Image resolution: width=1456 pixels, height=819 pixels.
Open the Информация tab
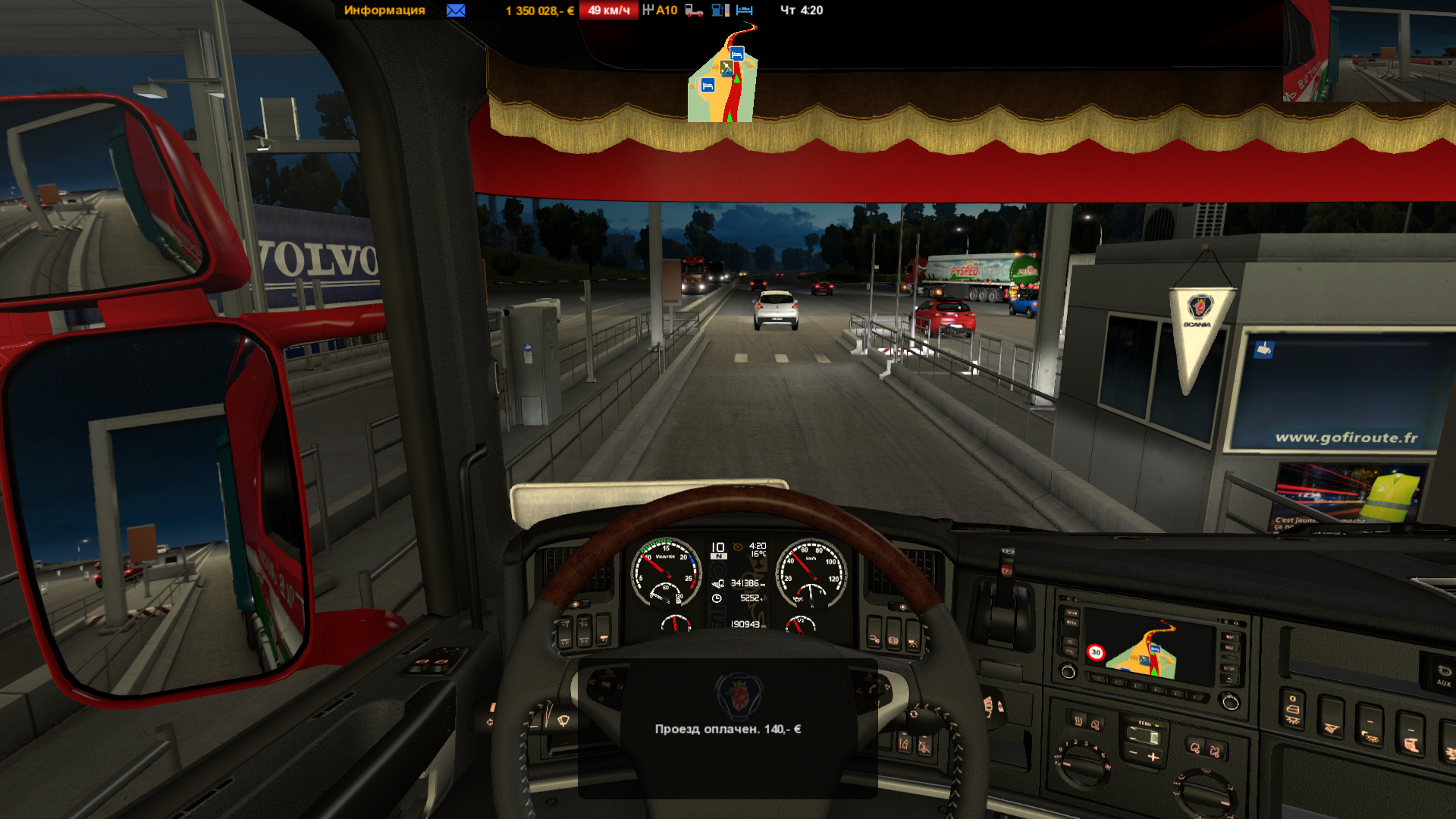(x=384, y=11)
